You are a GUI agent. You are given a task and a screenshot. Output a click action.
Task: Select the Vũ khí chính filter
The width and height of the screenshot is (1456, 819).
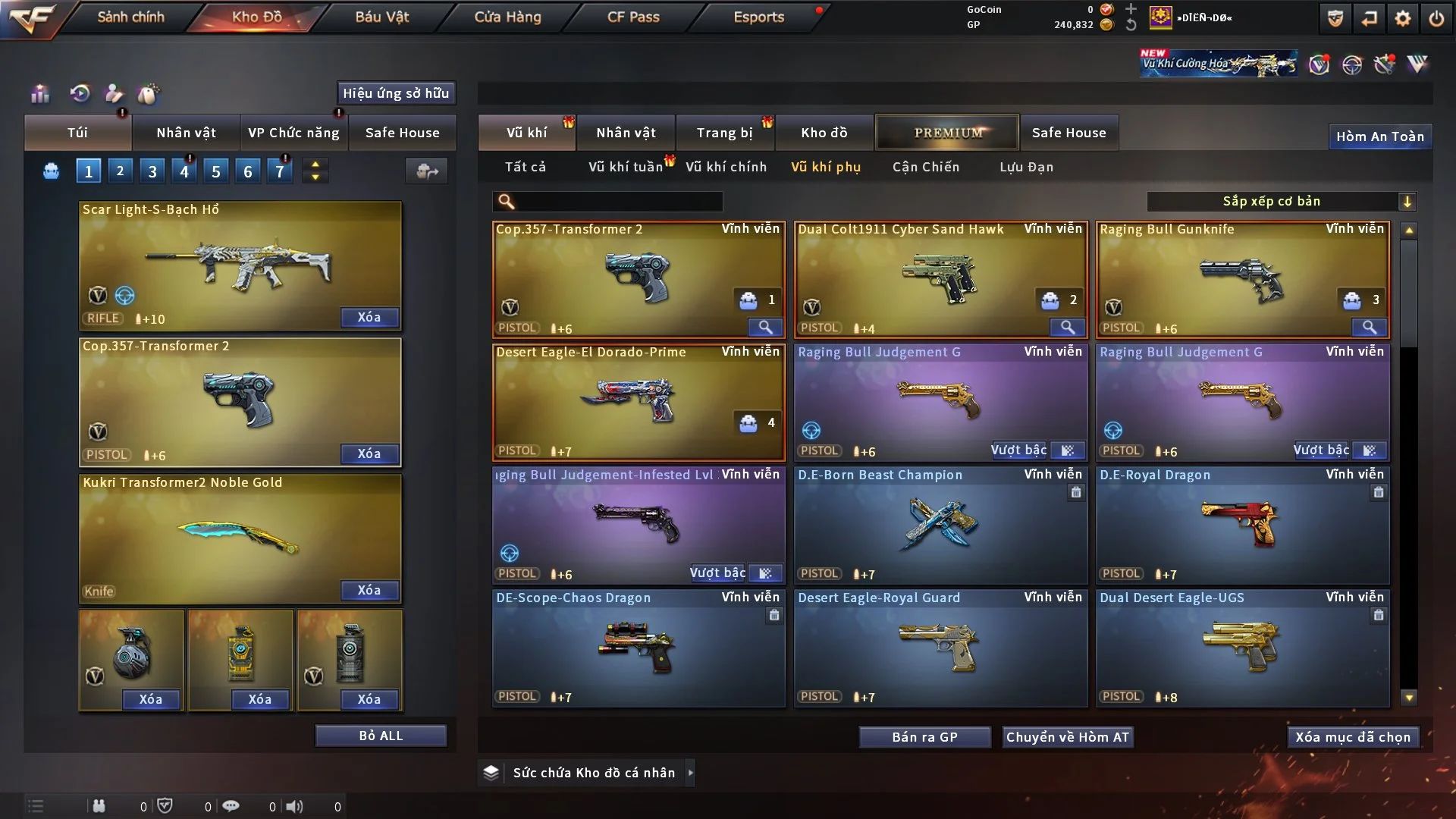[x=726, y=167]
